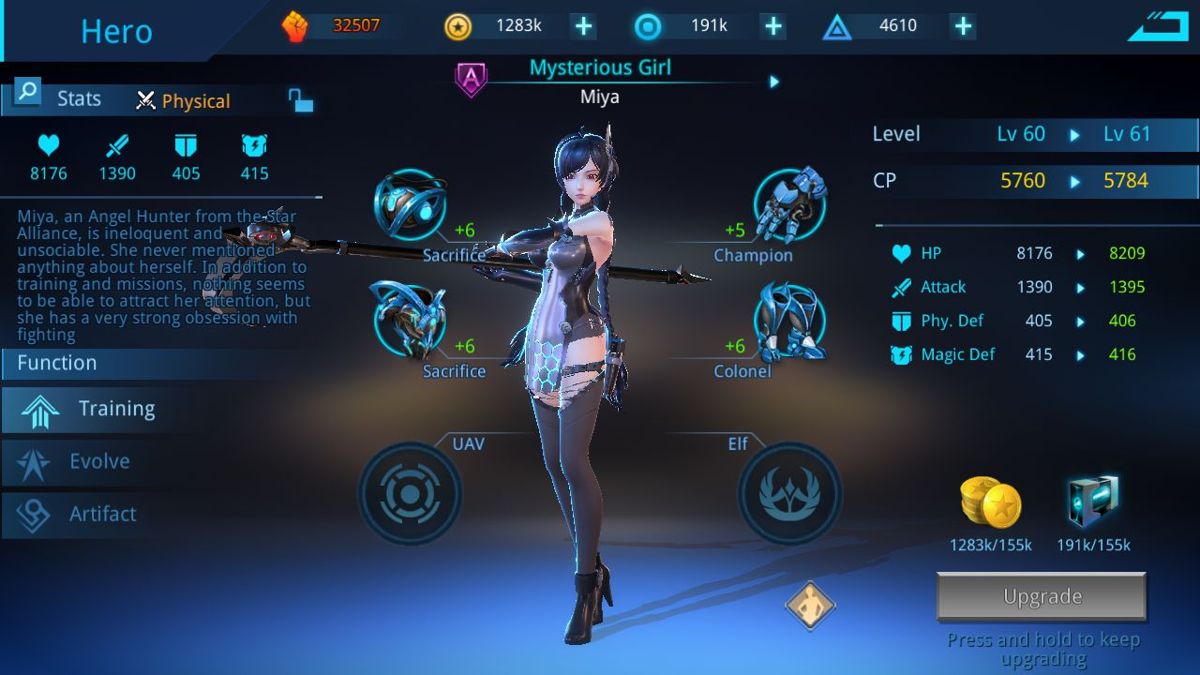Screen dimensions: 1200x675
Task: Tap the Upgrade button
Action: pyautogui.click(x=1041, y=597)
